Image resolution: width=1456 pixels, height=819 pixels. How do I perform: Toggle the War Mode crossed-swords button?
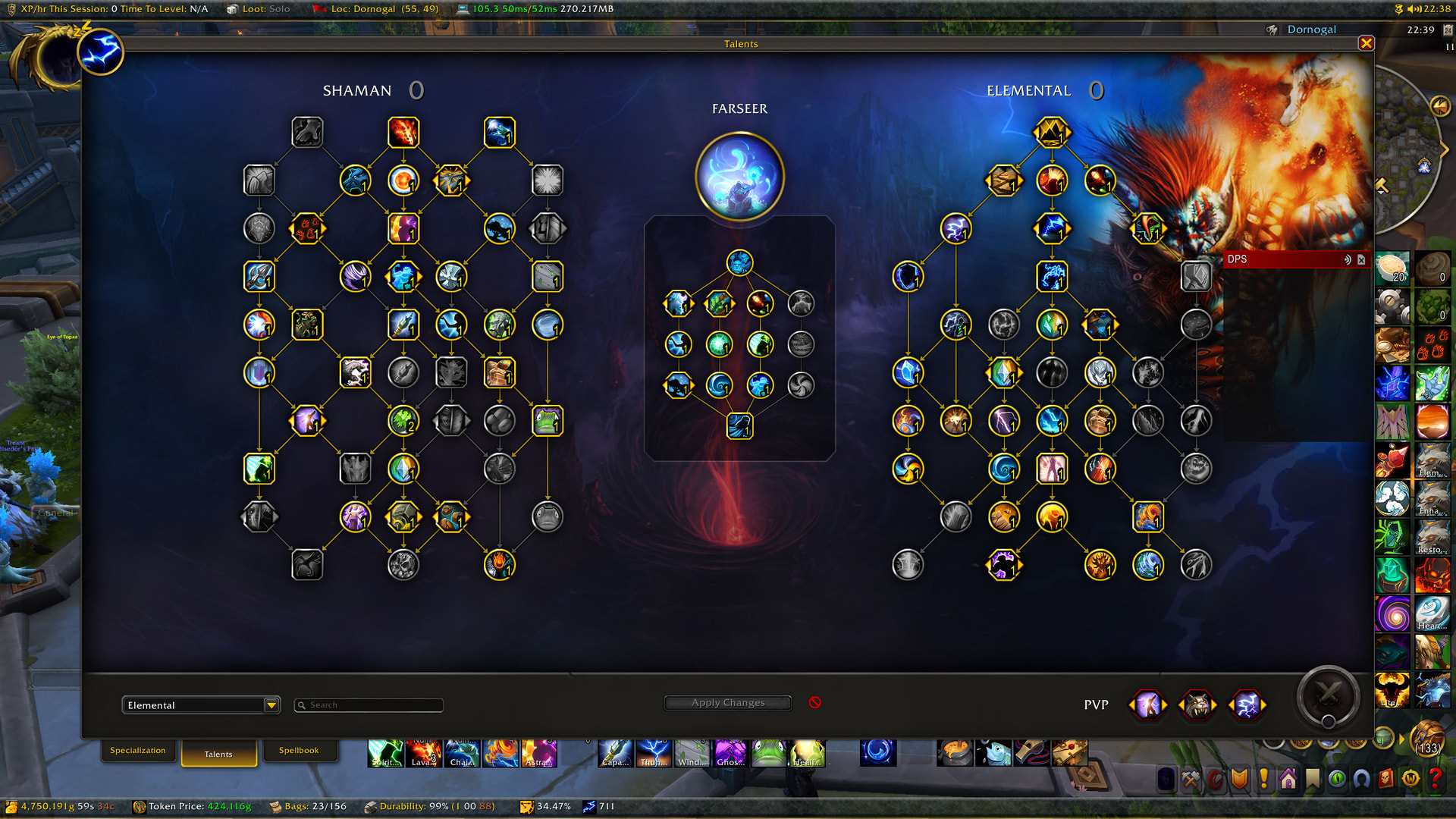click(1328, 694)
